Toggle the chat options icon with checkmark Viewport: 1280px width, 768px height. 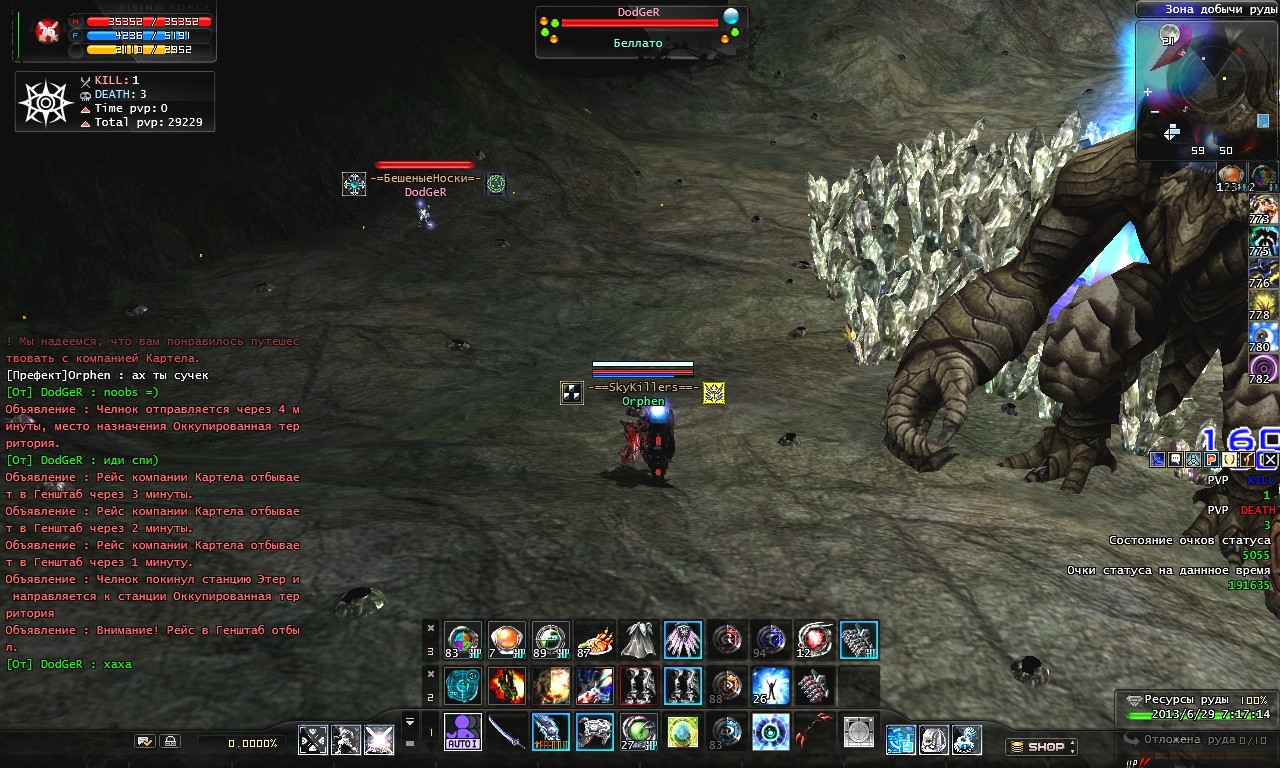[x=145, y=741]
